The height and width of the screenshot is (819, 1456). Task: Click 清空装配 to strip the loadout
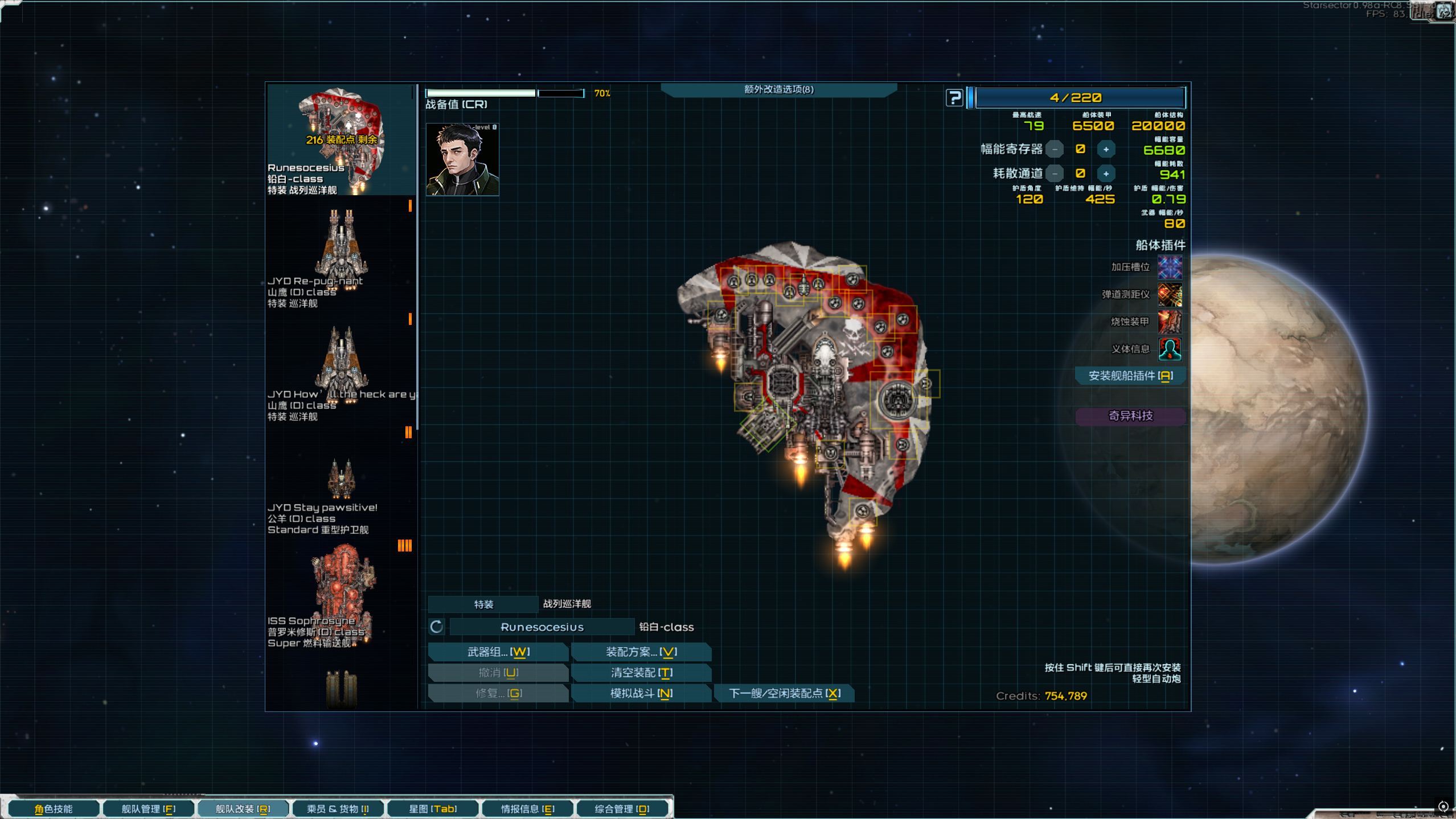pyautogui.click(x=641, y=673)
